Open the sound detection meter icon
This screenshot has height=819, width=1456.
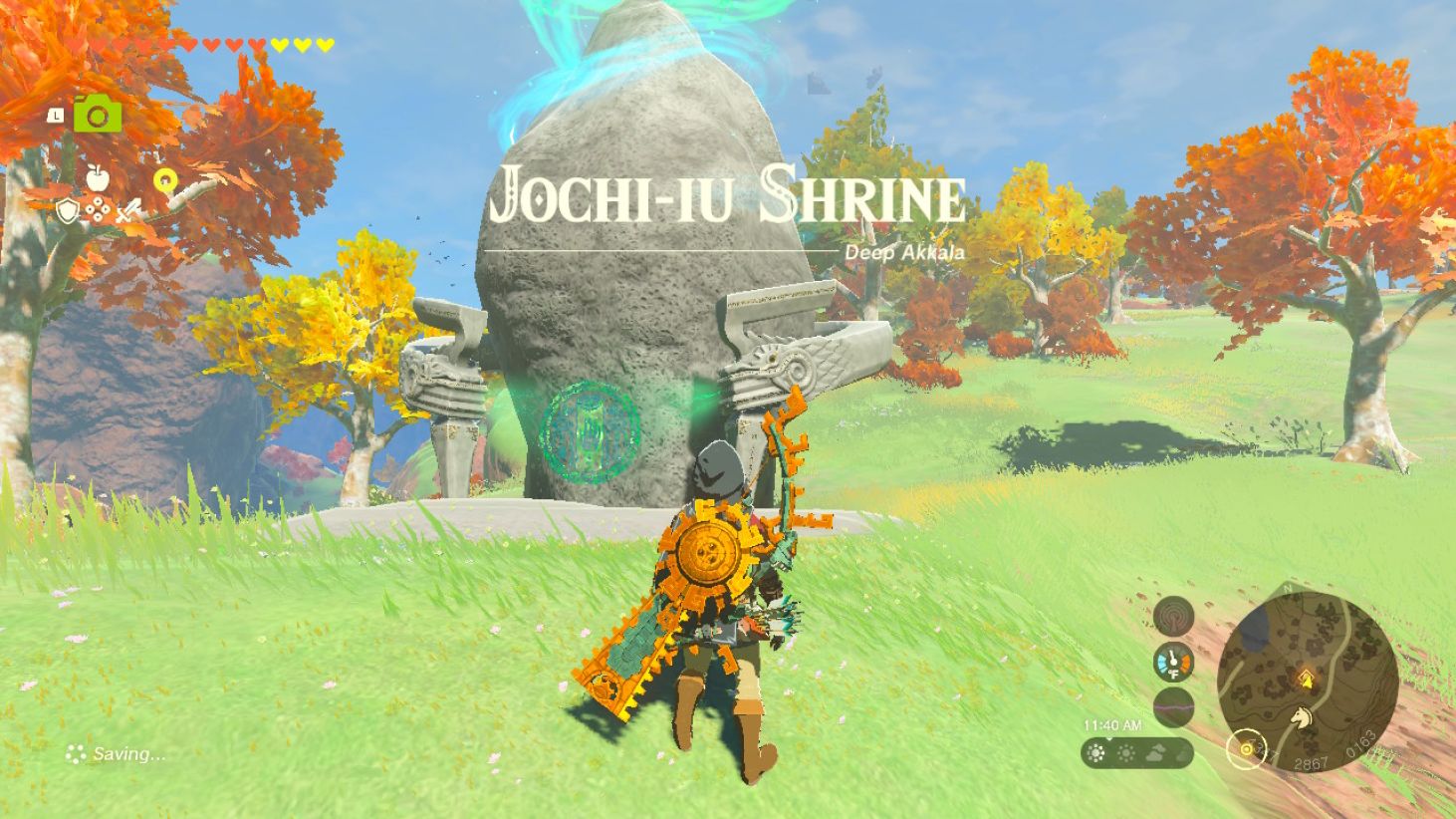tap(1172, 616)
